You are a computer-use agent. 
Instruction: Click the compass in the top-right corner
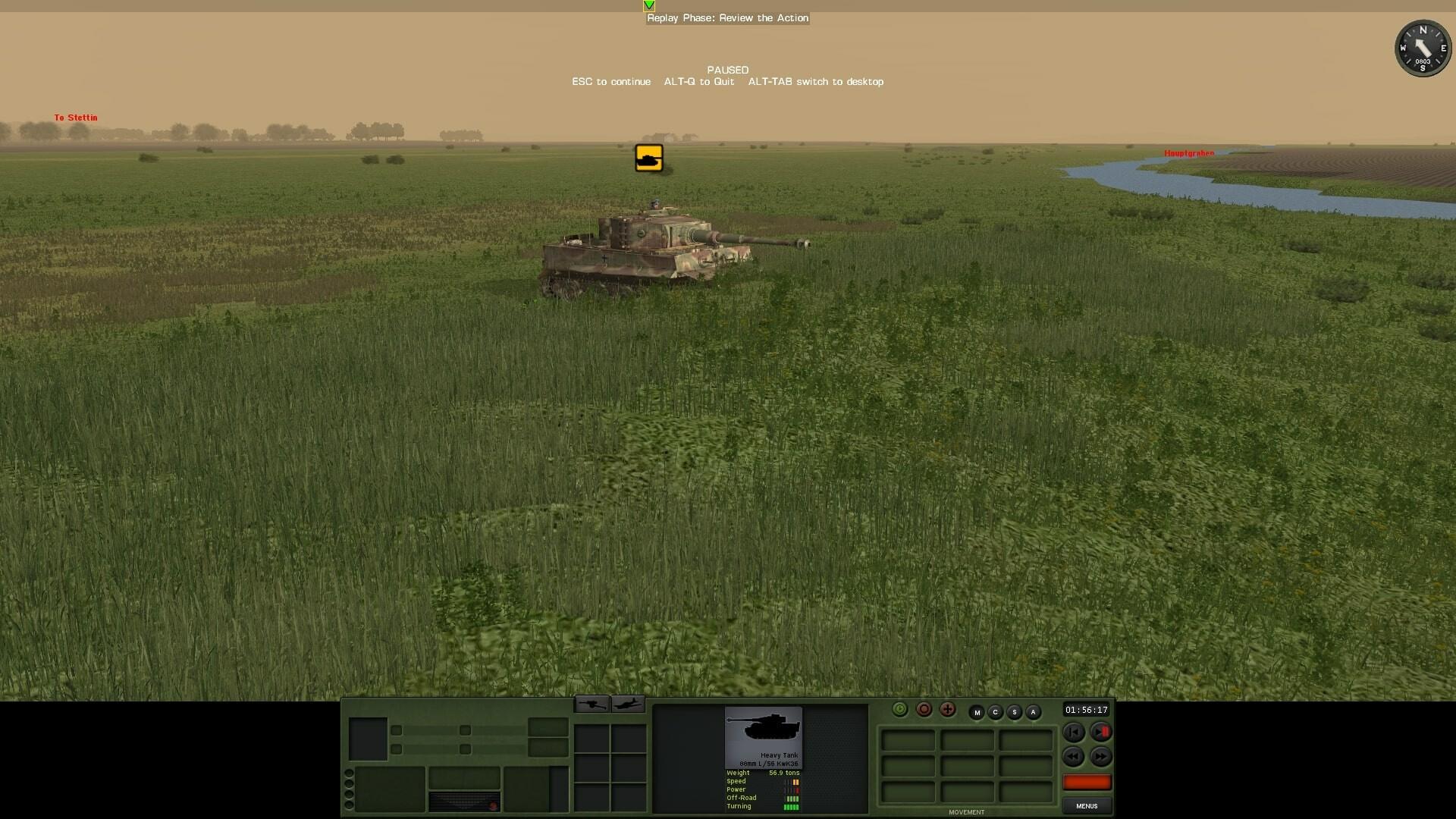coord(1423,48)
